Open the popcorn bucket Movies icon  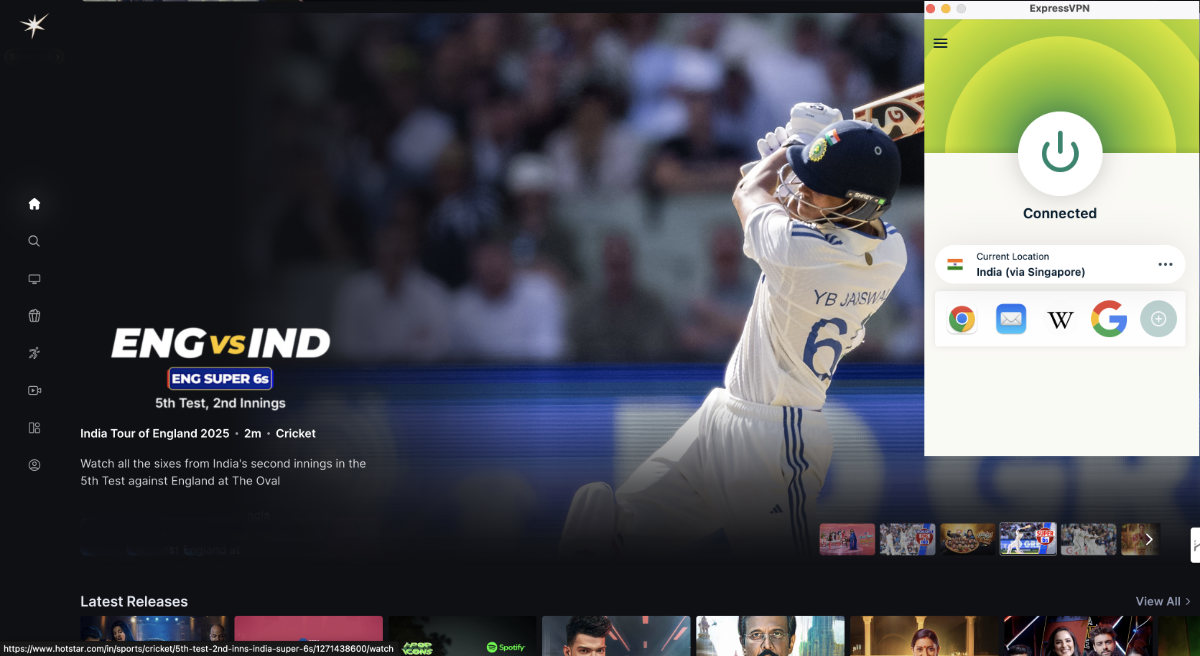pos(34,316)
